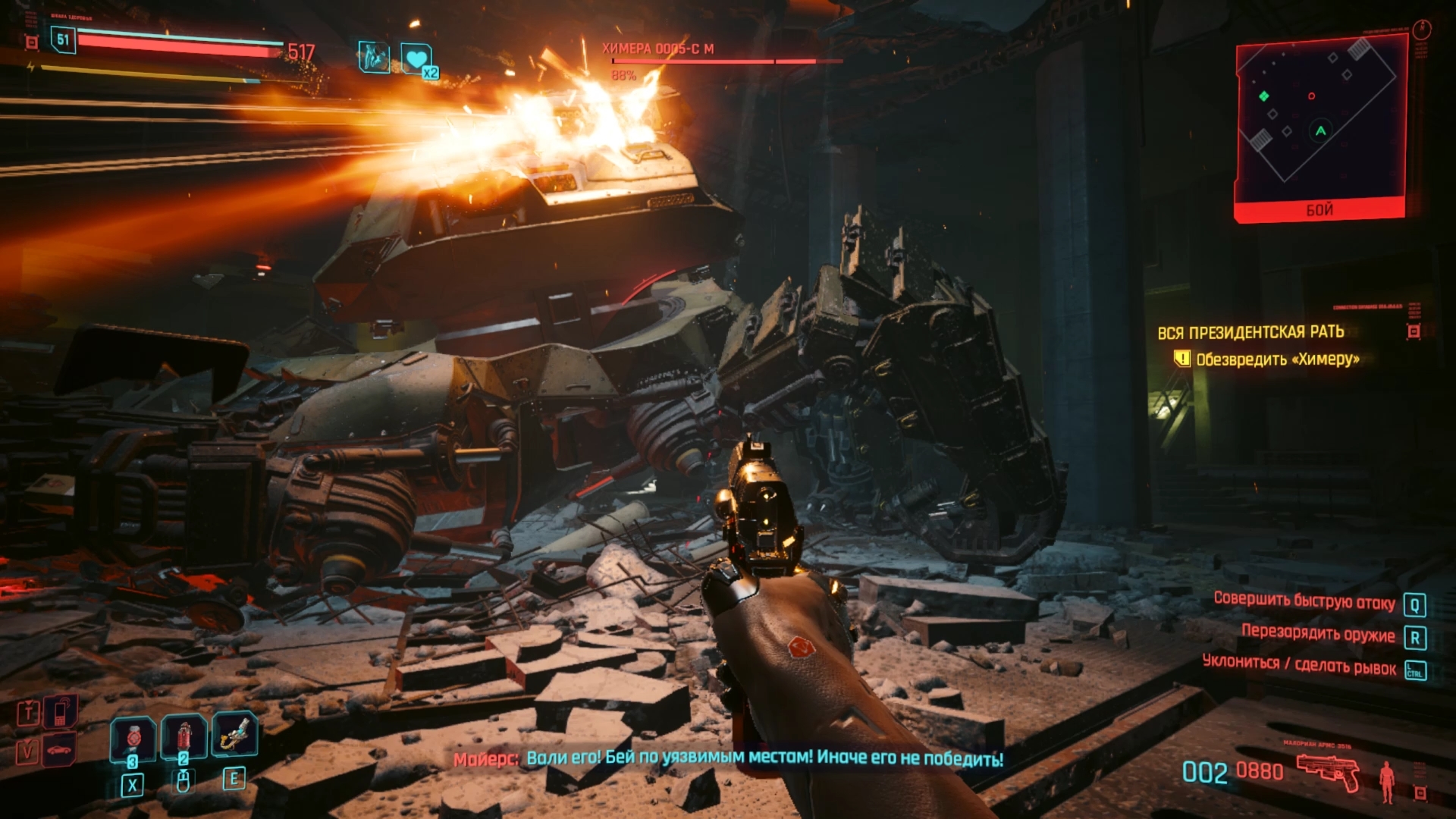This screenshot has height=819, width=1456.
Task: Call the vehicle with the car icon
Action: pos(59,750)
